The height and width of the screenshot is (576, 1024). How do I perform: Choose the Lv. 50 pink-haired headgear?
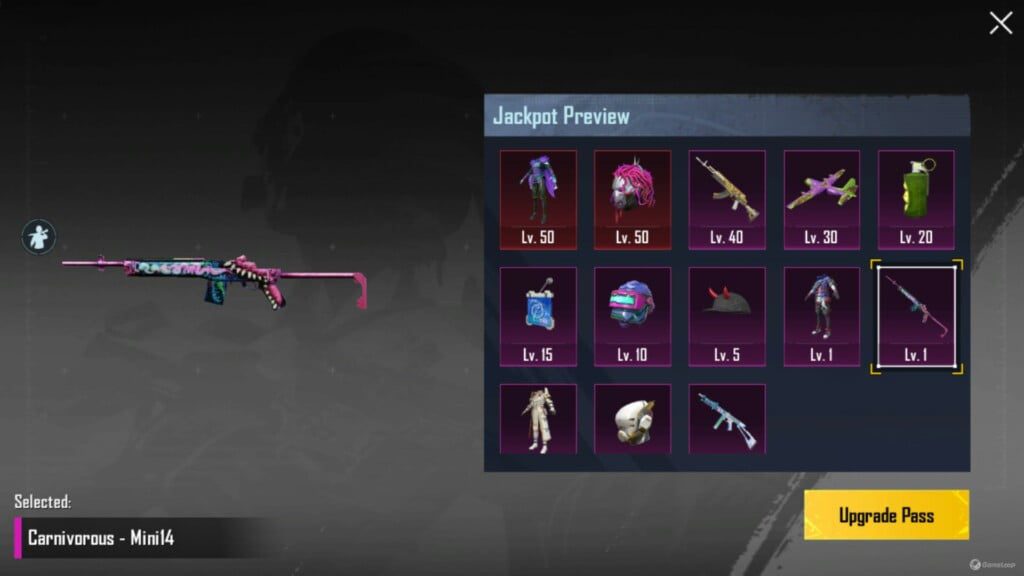pyautogui.click(x=632, y=199)
